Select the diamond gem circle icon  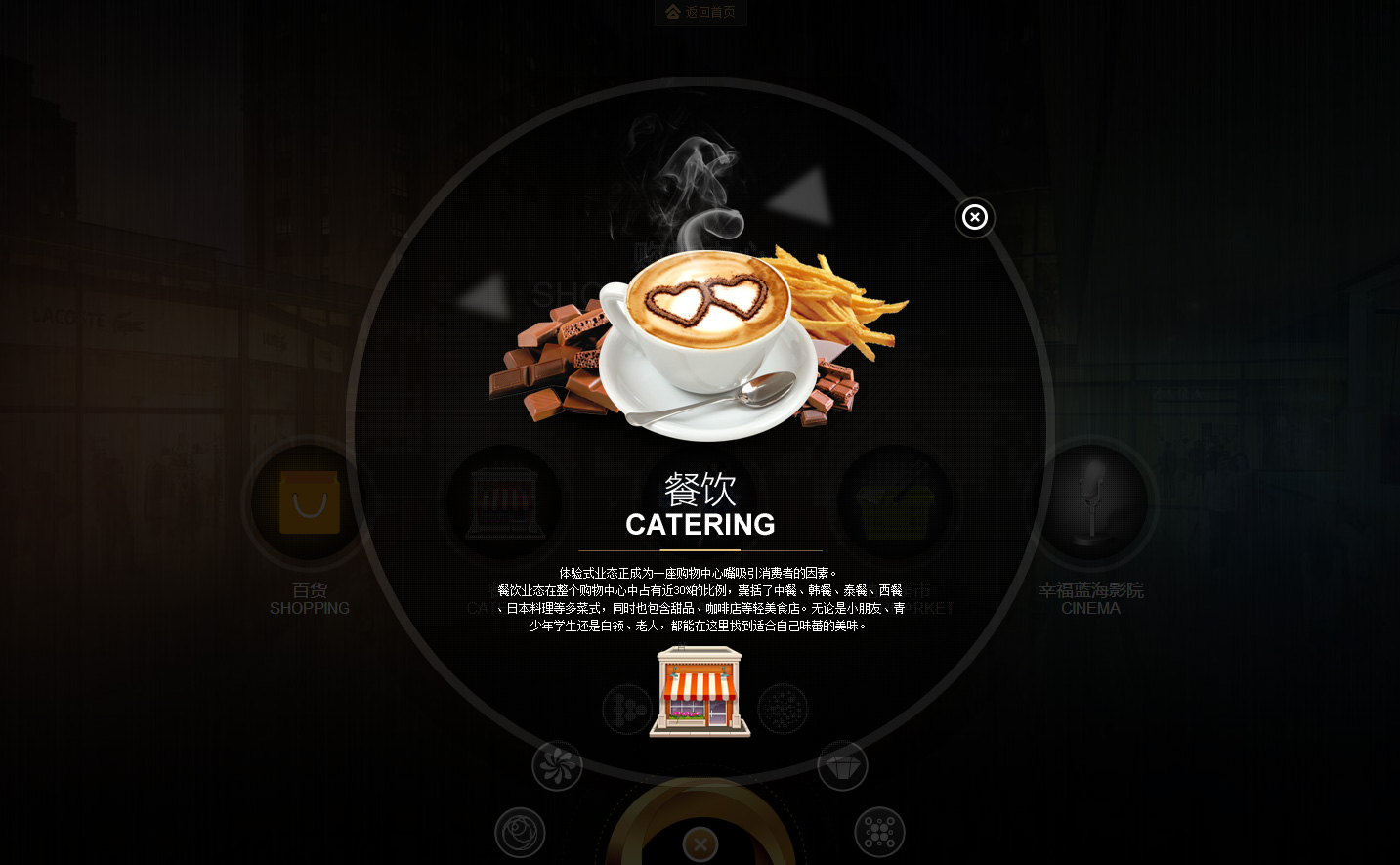coord(842,765)
